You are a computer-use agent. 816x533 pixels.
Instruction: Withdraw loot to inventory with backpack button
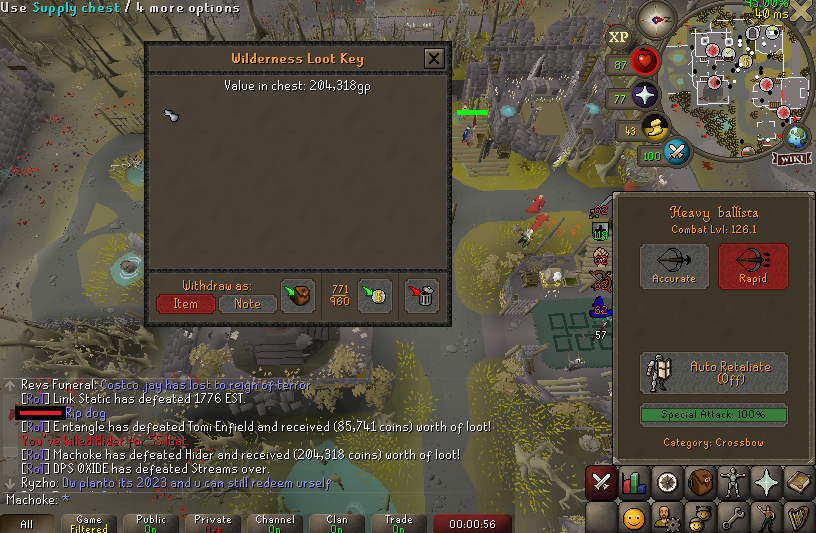click(x=298, y=296)
